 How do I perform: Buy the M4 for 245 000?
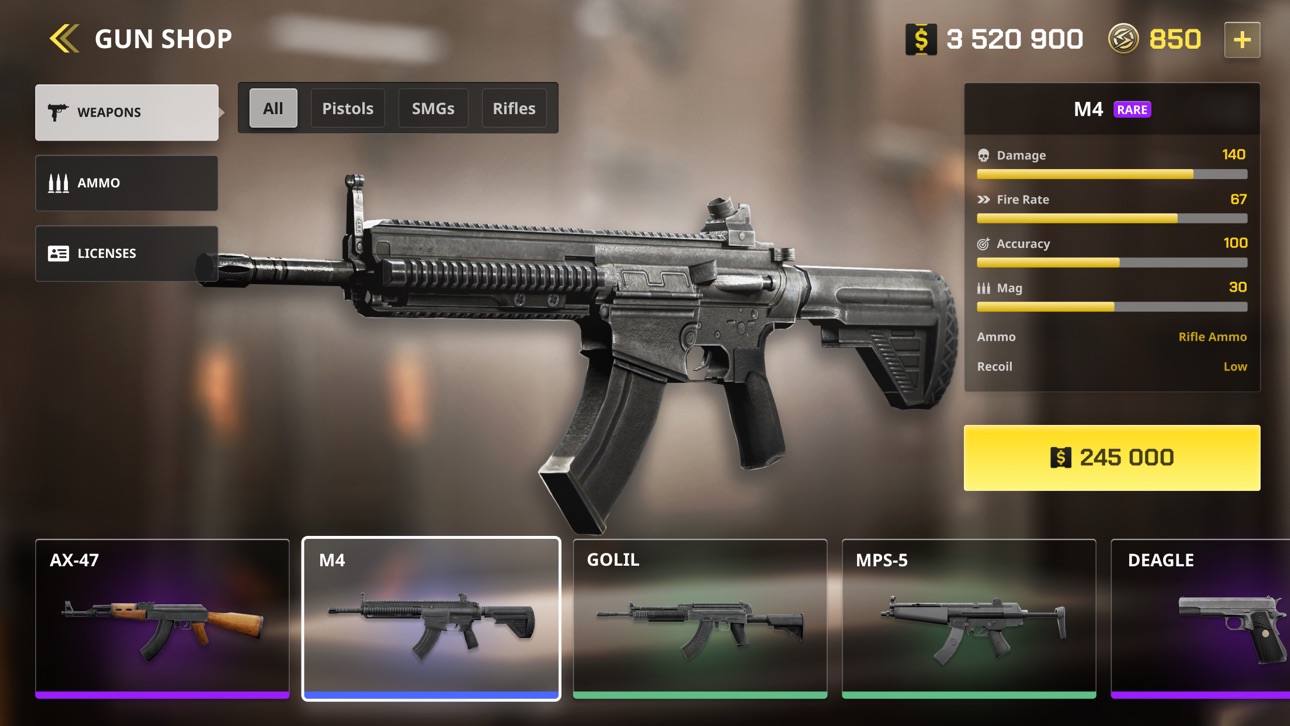pos(1111,457)
